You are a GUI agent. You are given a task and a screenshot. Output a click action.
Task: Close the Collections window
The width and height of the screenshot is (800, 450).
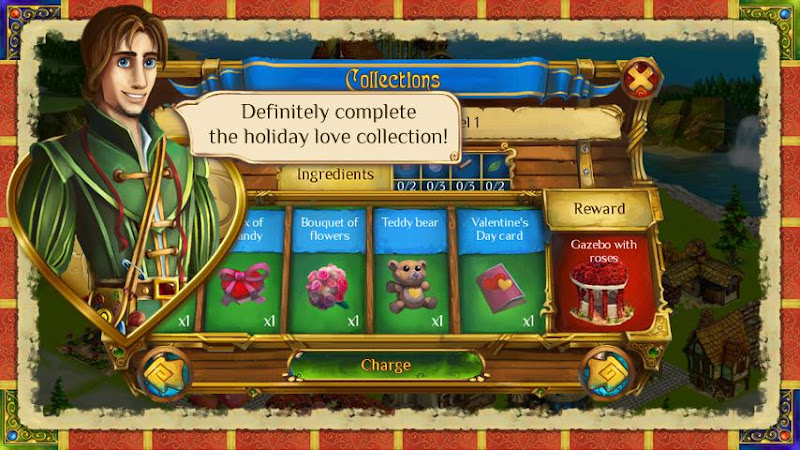[641, 78]
